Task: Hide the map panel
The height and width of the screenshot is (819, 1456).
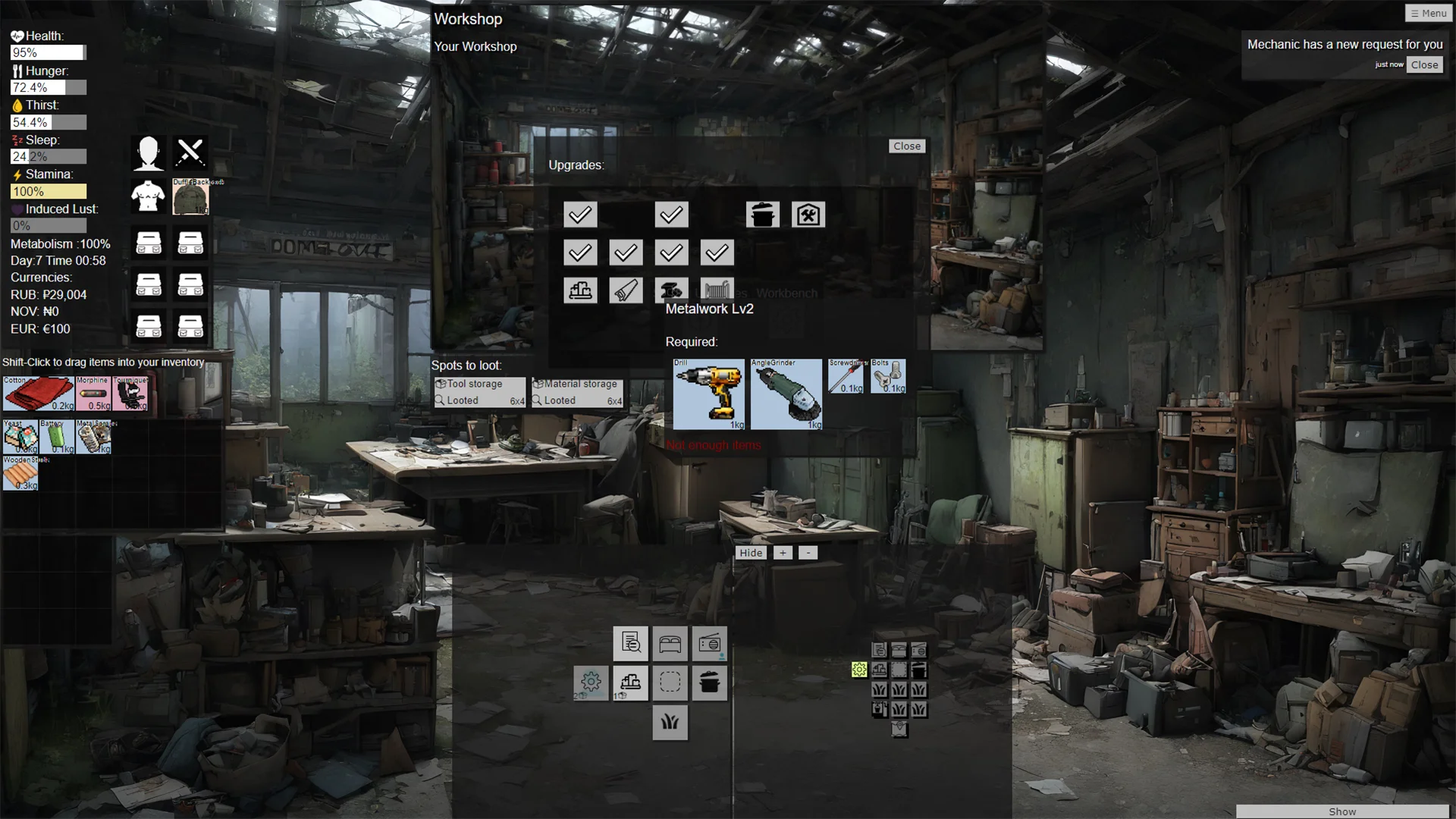Action: 751,553
